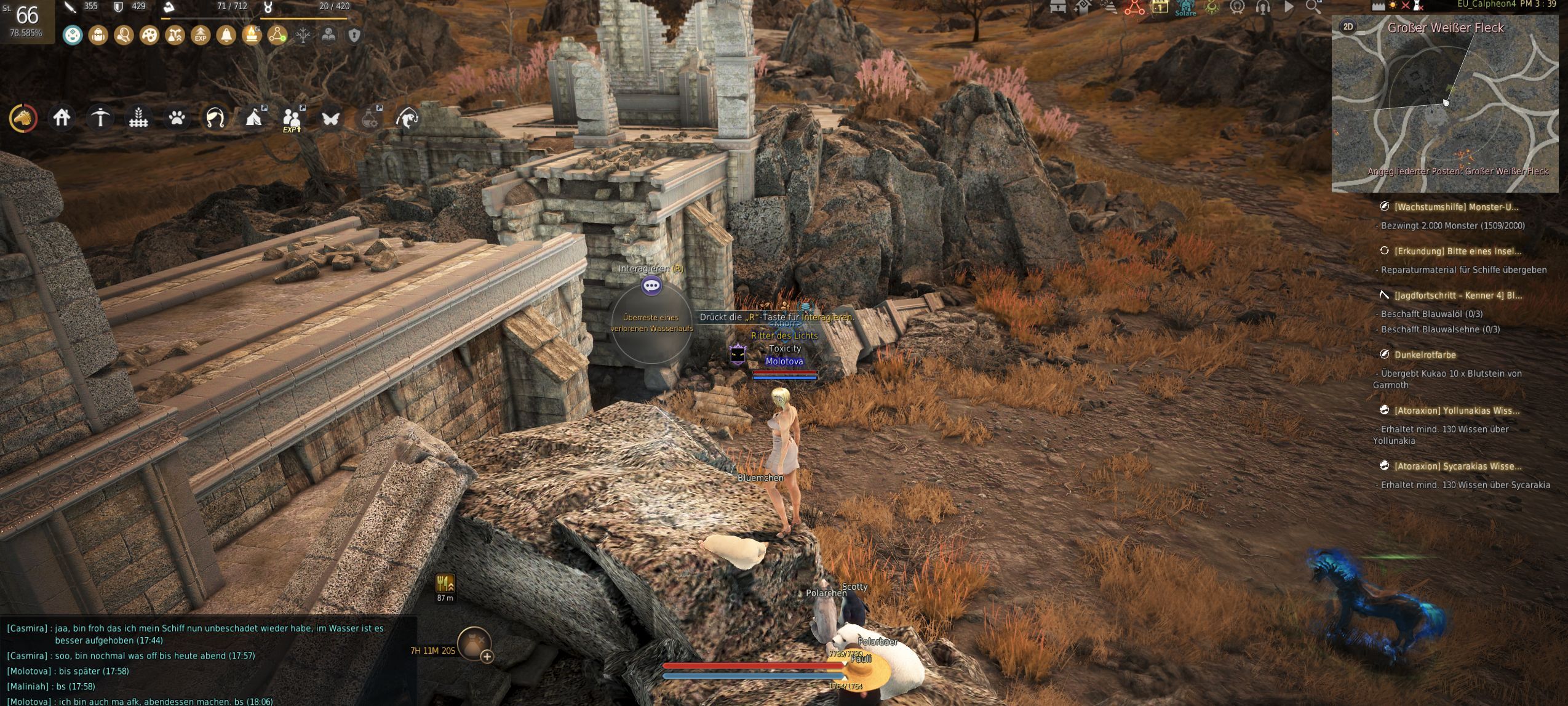Open the magnifying glass search icon
Viewport: 1568px width, 706px height.
coord(1313,7)
